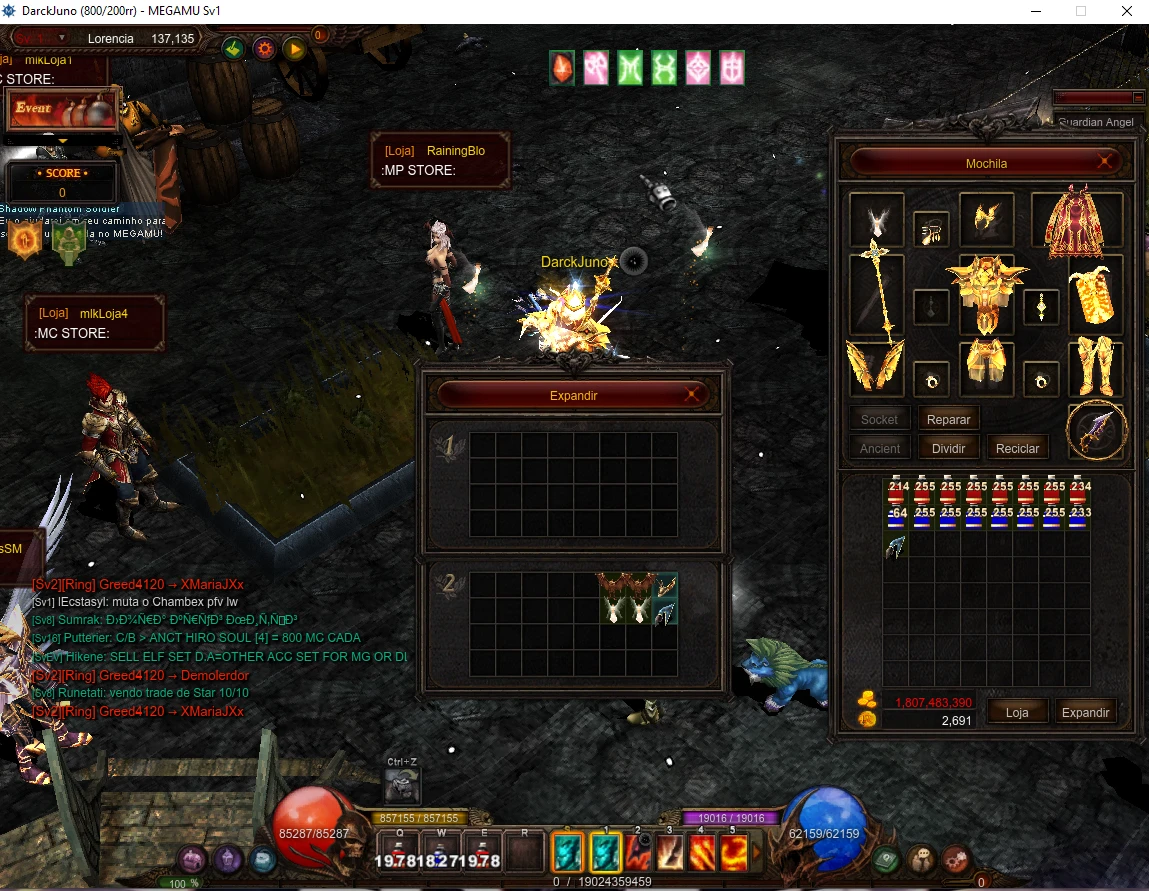1149x891 pixels.
Task: Click the purple dagger circular slot
Action: pos(1096,431)
